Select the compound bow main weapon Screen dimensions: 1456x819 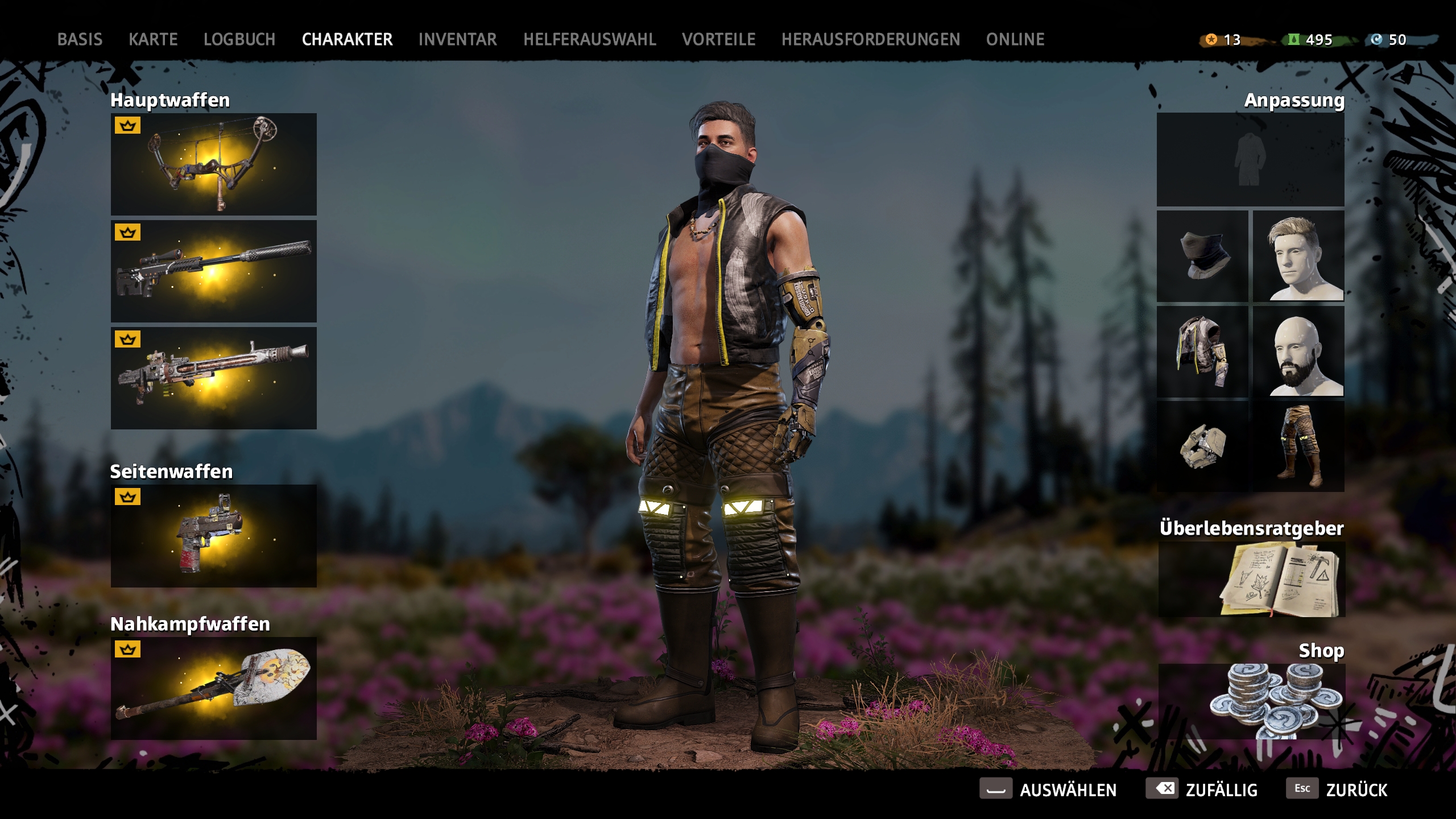tap(213, 165)
